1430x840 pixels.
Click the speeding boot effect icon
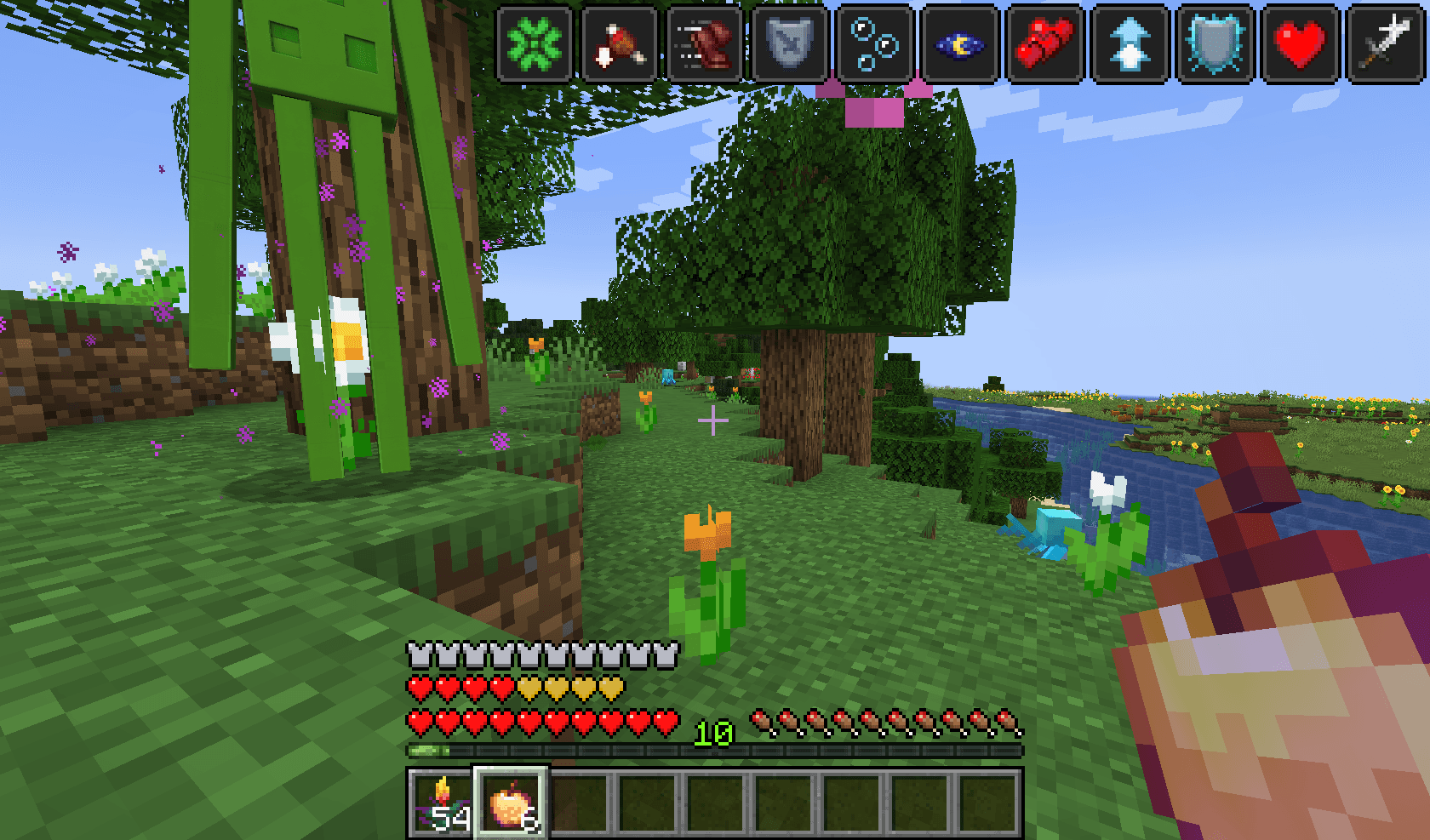click(705, 44)
